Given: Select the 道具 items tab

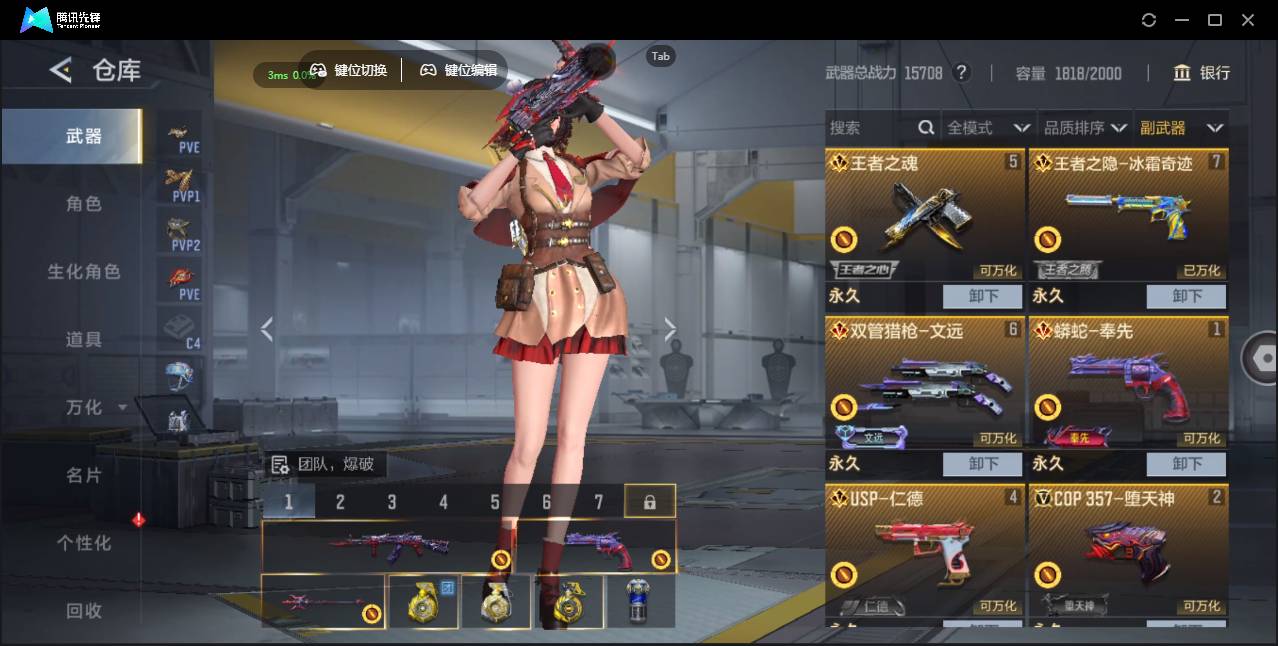Looking at the screenshot, I should (x=84, y=340).
